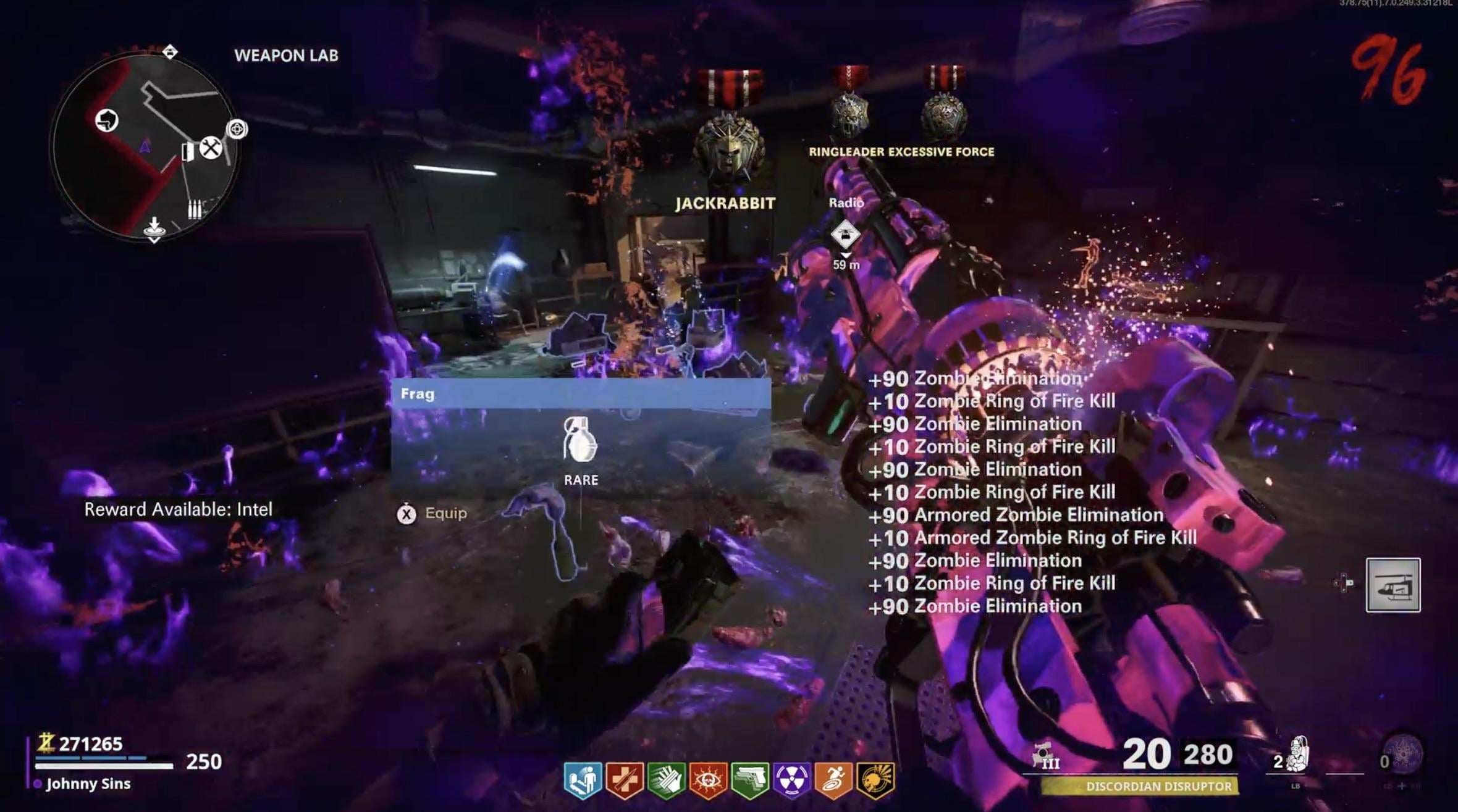The width and height of the screenshot is (1458, 812).
Task: Select the purple radiation perk icon
Action: coord(792,779)
